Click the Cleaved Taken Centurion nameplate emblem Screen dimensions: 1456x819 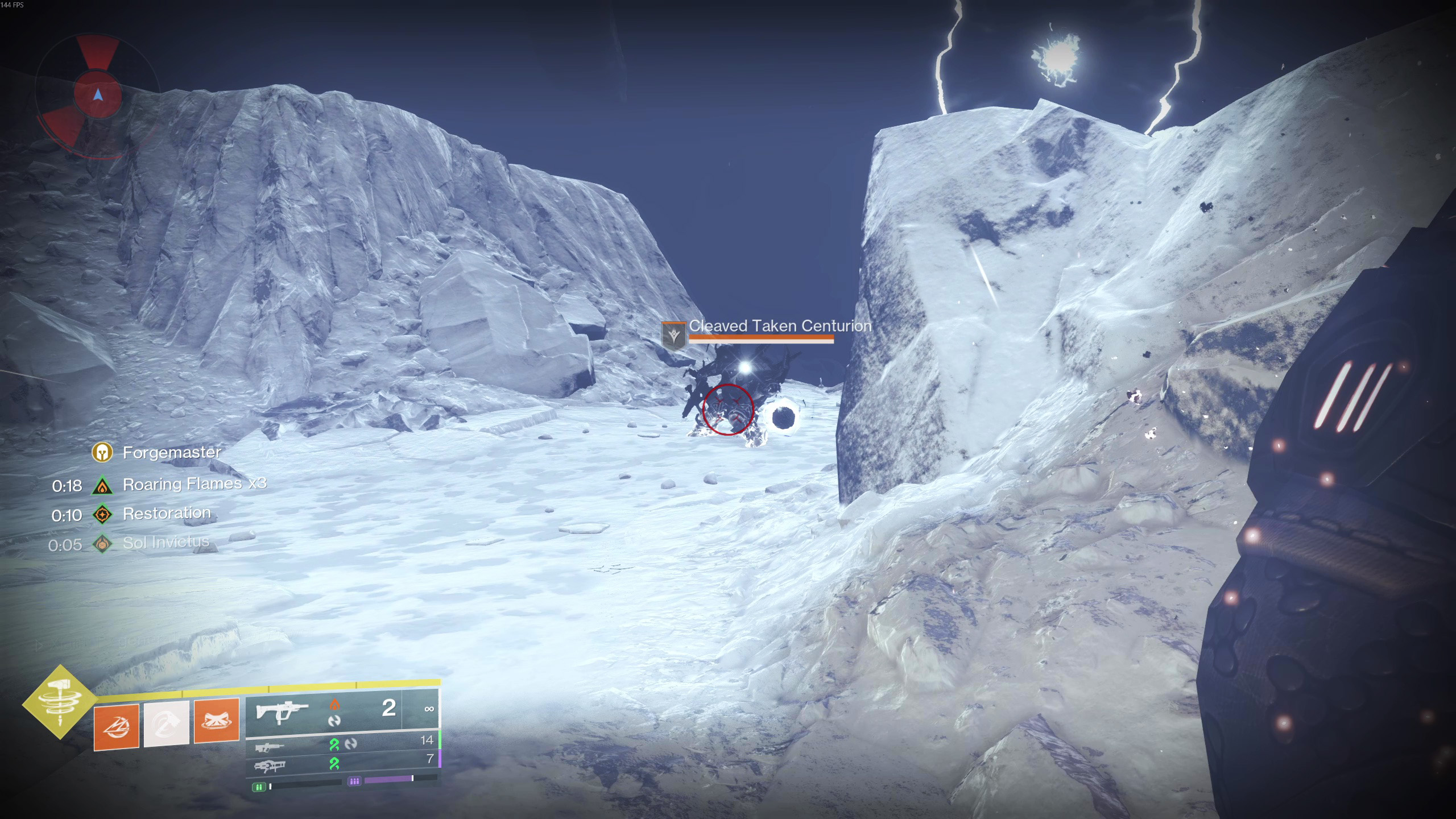click(x=674, y=334)
